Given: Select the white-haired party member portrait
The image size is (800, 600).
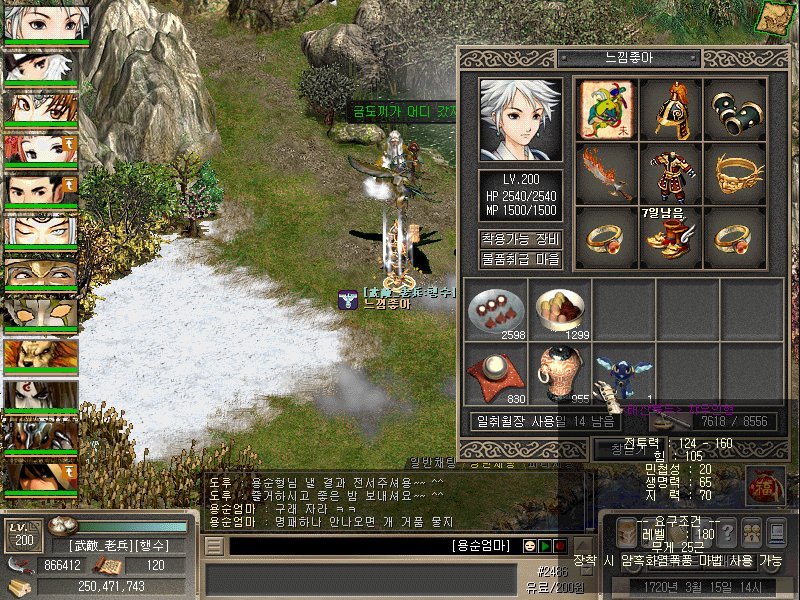Looking at the screenshot, I should (x=41, y=23).
